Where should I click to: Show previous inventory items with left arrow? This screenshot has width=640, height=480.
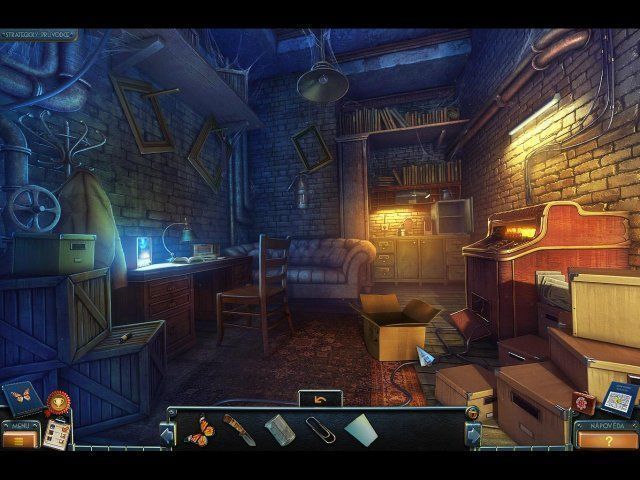(168, 434)
